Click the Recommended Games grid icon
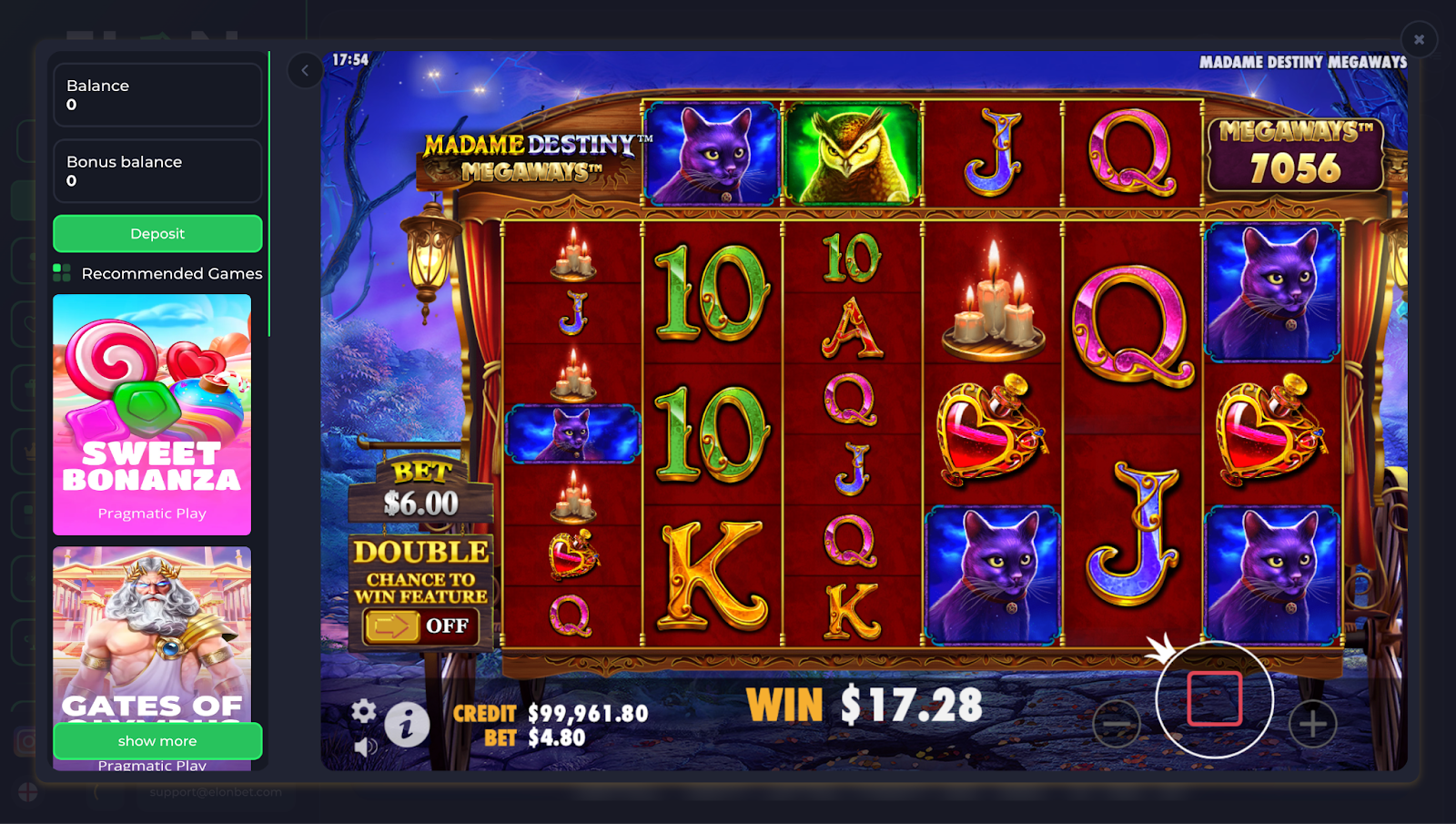1456x824 pixels. tap(64, 271)
